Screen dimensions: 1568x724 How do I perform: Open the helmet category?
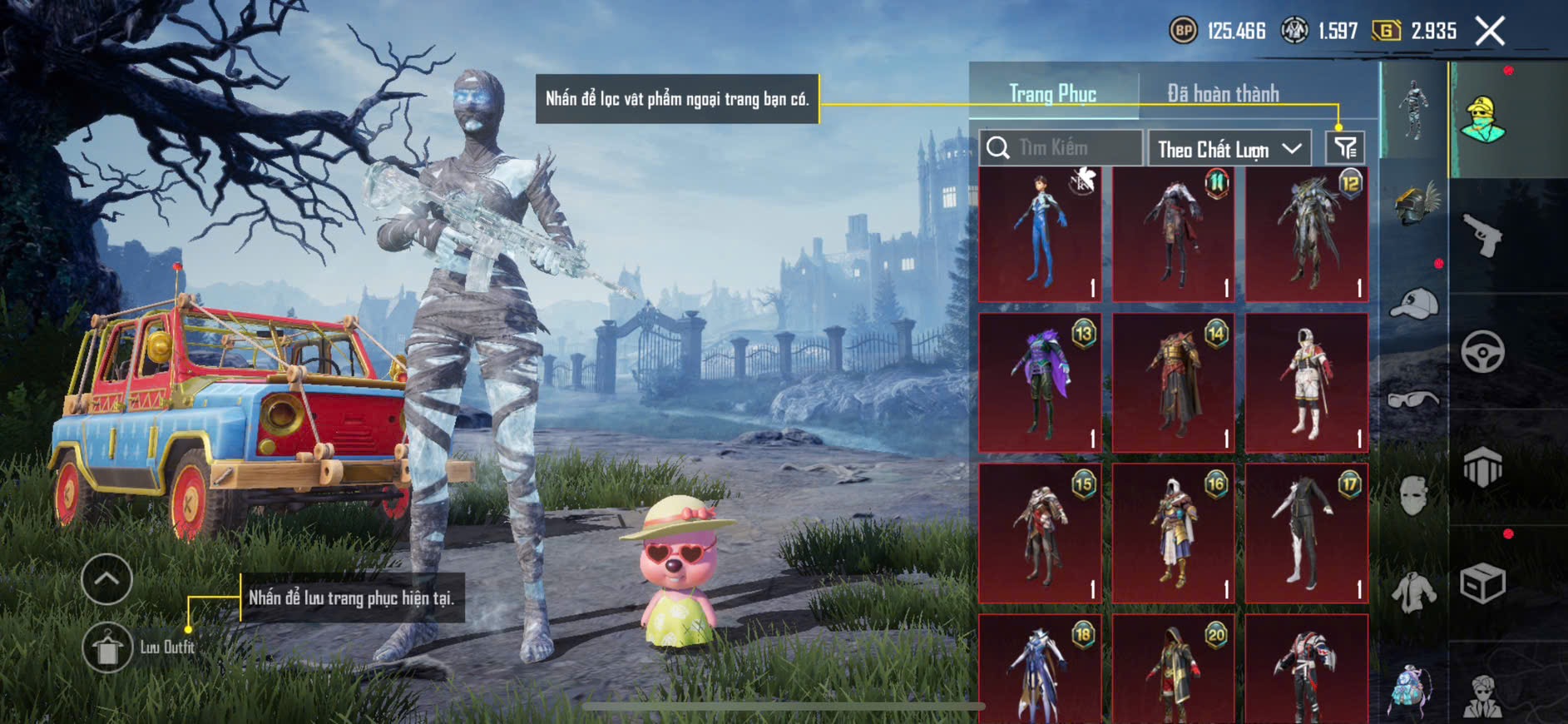click(x=1414, y=206)
